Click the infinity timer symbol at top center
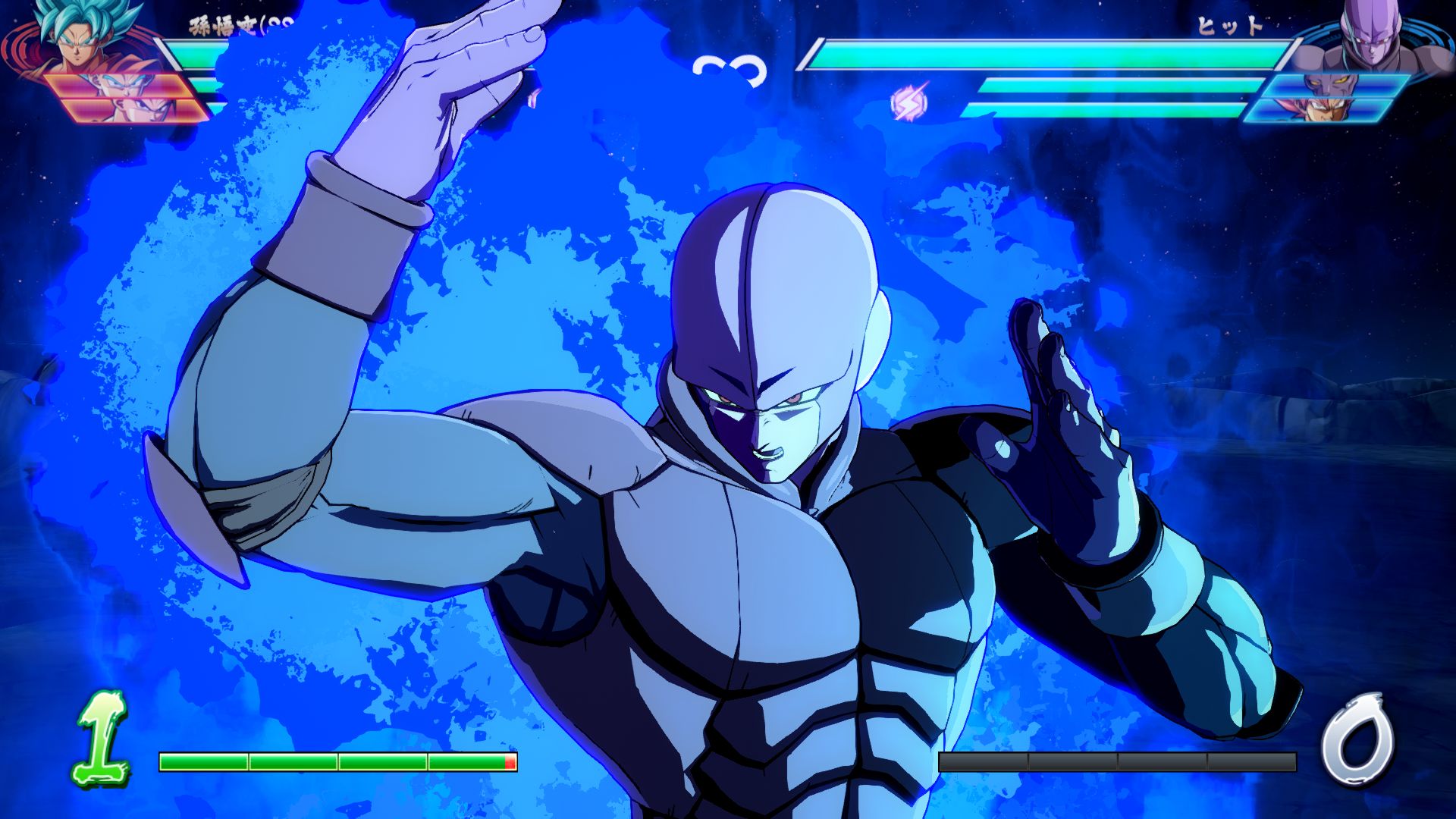Viewport: 1456px width, 819px height. [x=730, y=68]
